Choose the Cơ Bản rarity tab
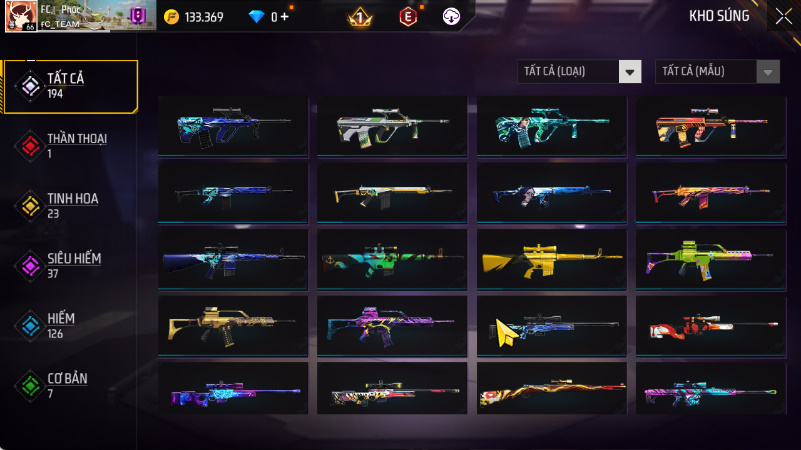This screenshot has height=450, width=801. [70, 385]
